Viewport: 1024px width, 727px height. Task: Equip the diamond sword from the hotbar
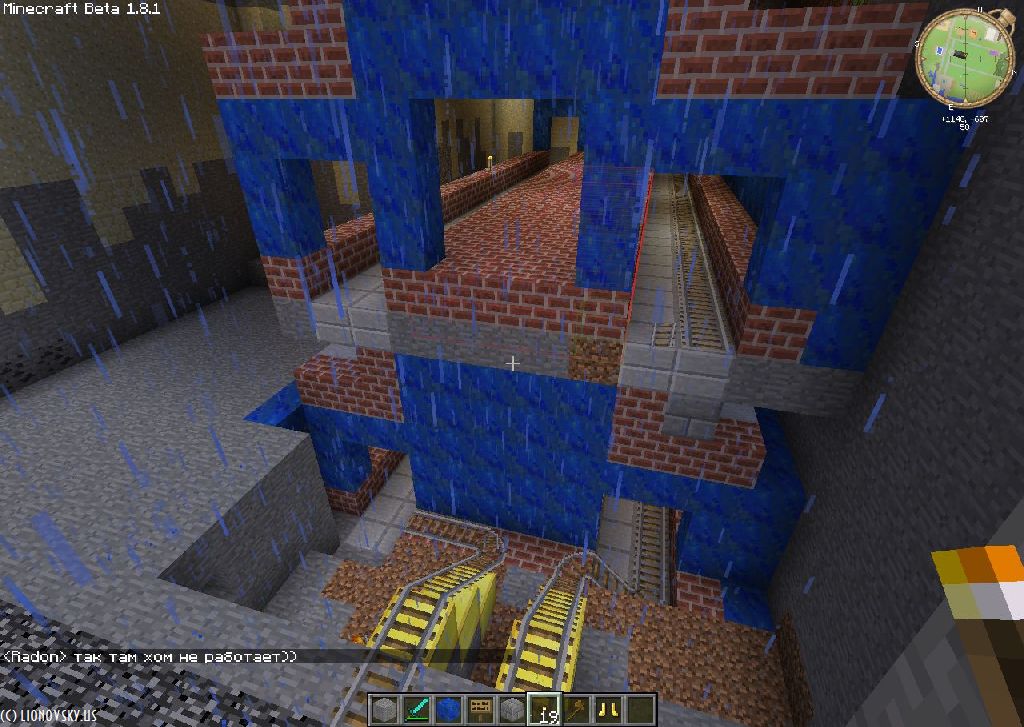[416, 710]
